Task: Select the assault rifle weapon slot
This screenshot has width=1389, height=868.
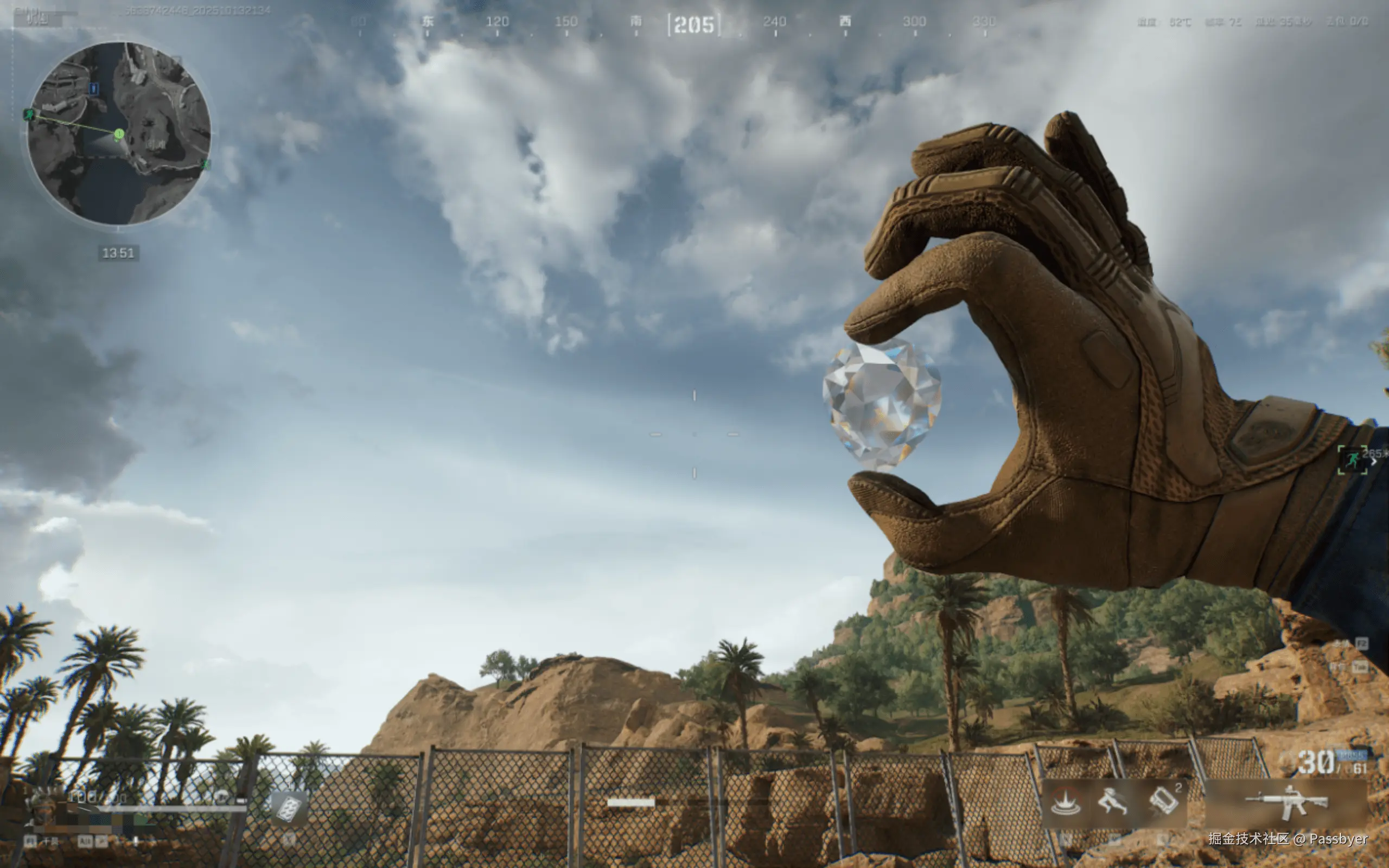Action: coord(1286,802)
